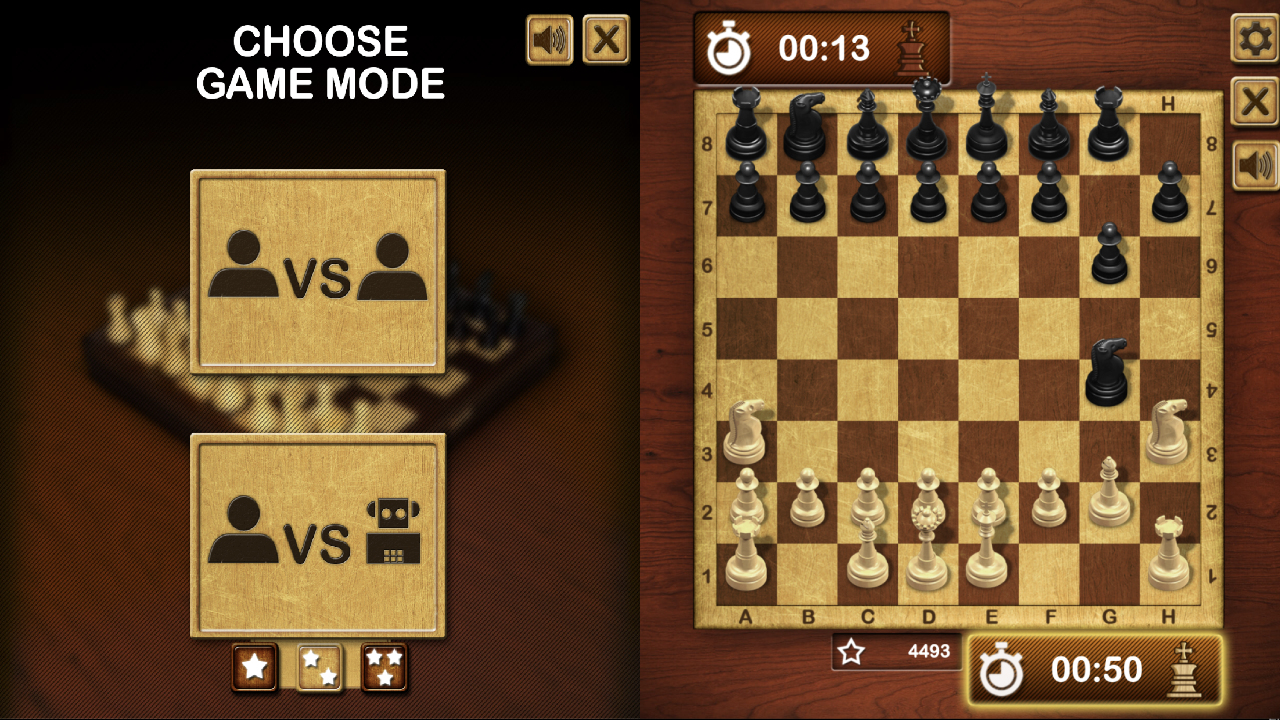Select the two-star difficulty level
The height and width of the screenshot is (720, 1280).
320,665
